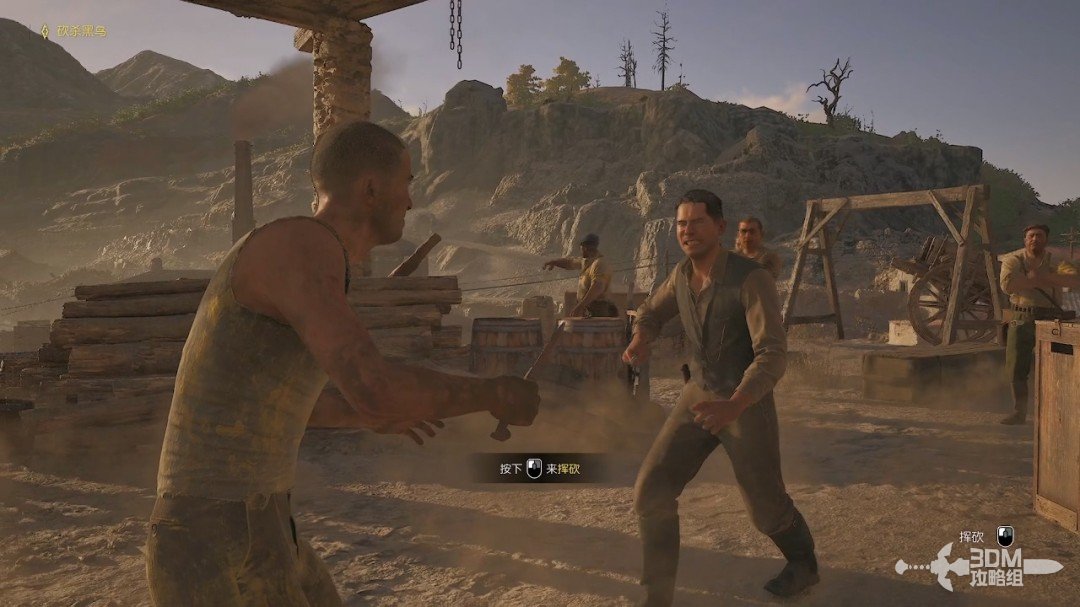Click the 3DM攻略组 sword watermark logo
The height and width of the screenshot is (607, 1080).
click(x=979, y=567)
